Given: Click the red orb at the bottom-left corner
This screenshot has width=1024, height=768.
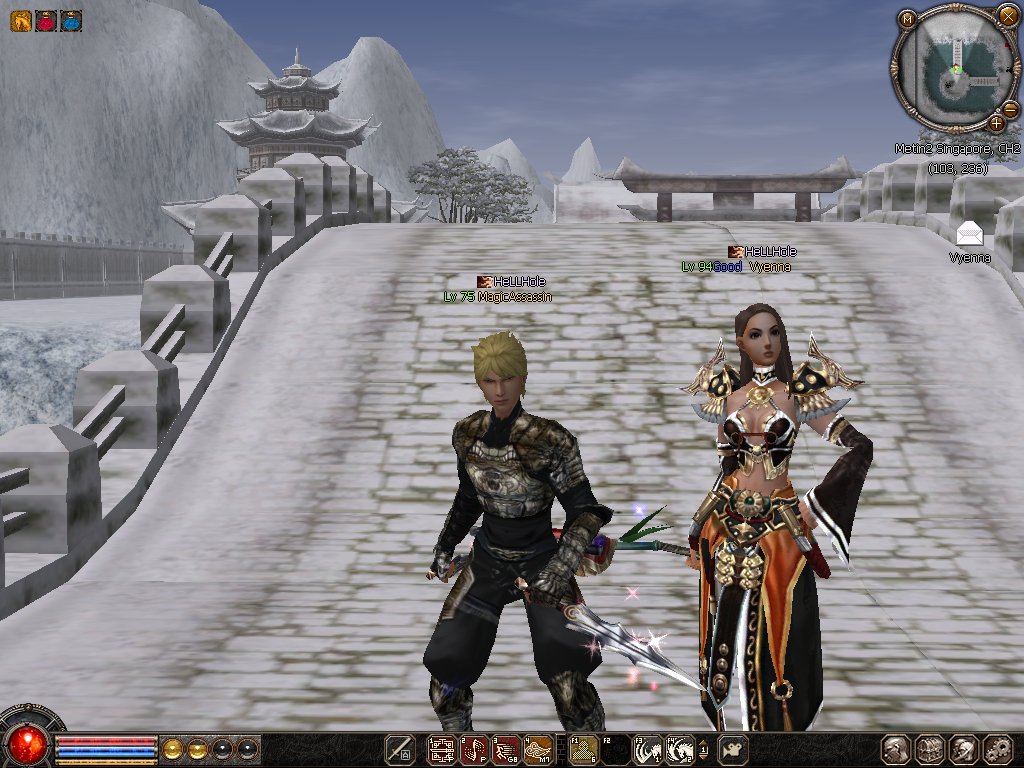Looking at the screenshot, I should [x=29, y=743].
